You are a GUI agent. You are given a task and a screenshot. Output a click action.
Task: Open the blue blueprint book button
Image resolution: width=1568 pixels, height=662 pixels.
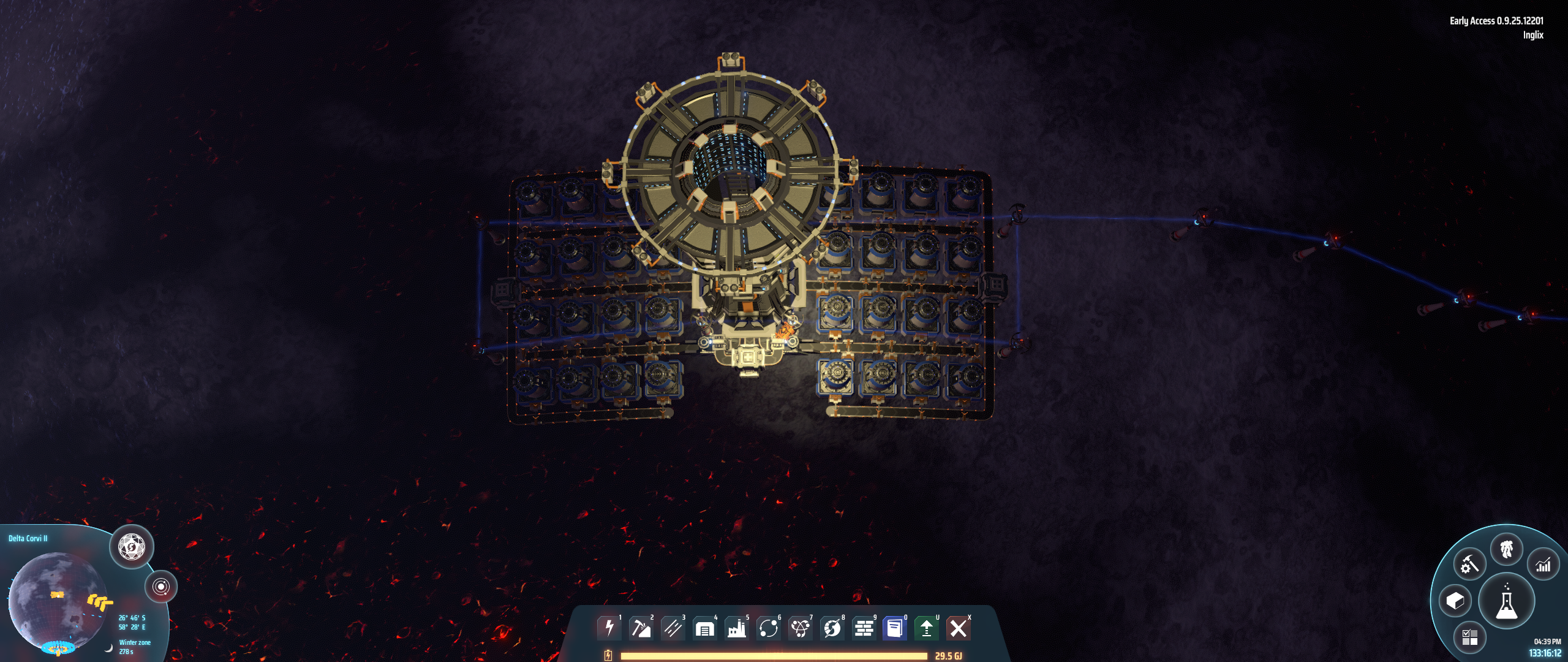pos(895,628)
